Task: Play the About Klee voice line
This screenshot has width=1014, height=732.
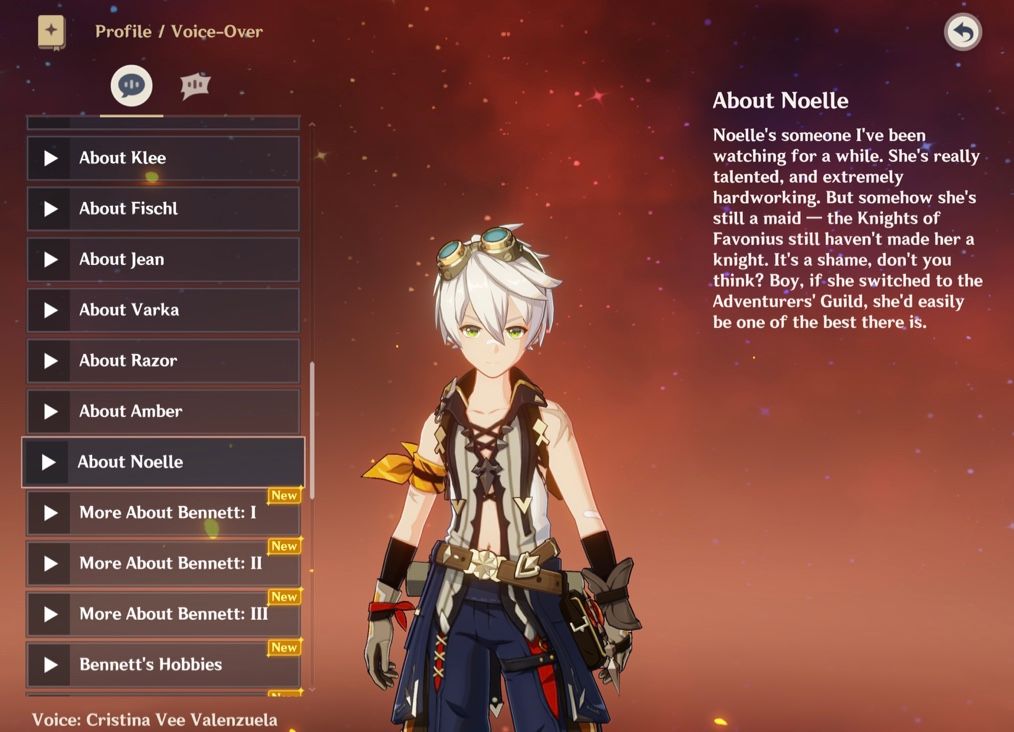Action: click(163, 158)
